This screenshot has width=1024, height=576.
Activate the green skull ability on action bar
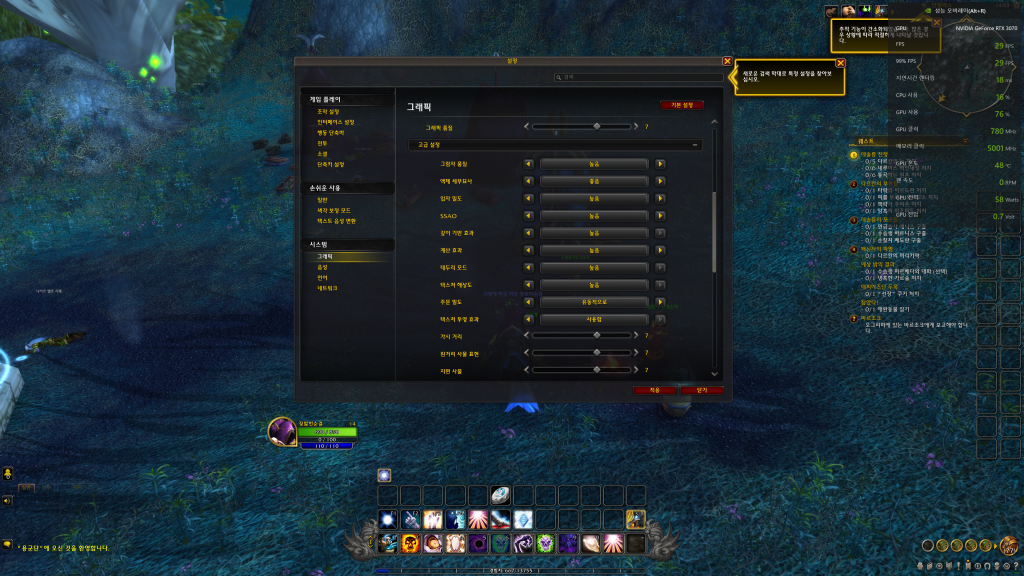(545, 543)
